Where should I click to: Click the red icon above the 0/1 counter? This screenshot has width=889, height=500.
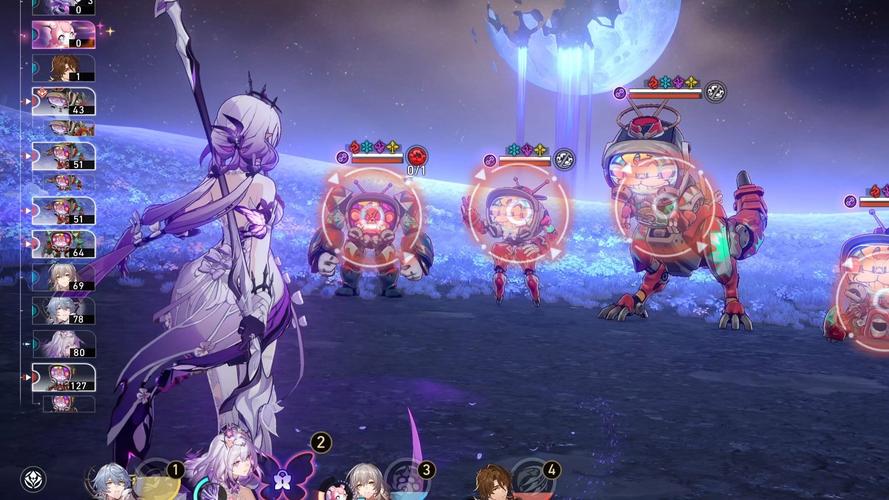pyautogui.click(x=416, y=156)
